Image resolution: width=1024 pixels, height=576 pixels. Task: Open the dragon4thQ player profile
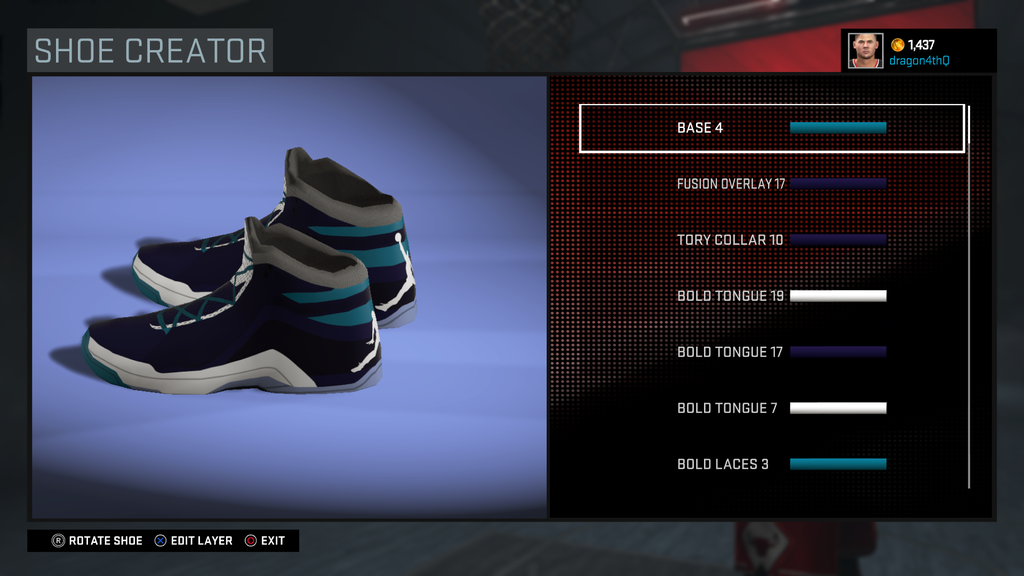click(918, 51)
